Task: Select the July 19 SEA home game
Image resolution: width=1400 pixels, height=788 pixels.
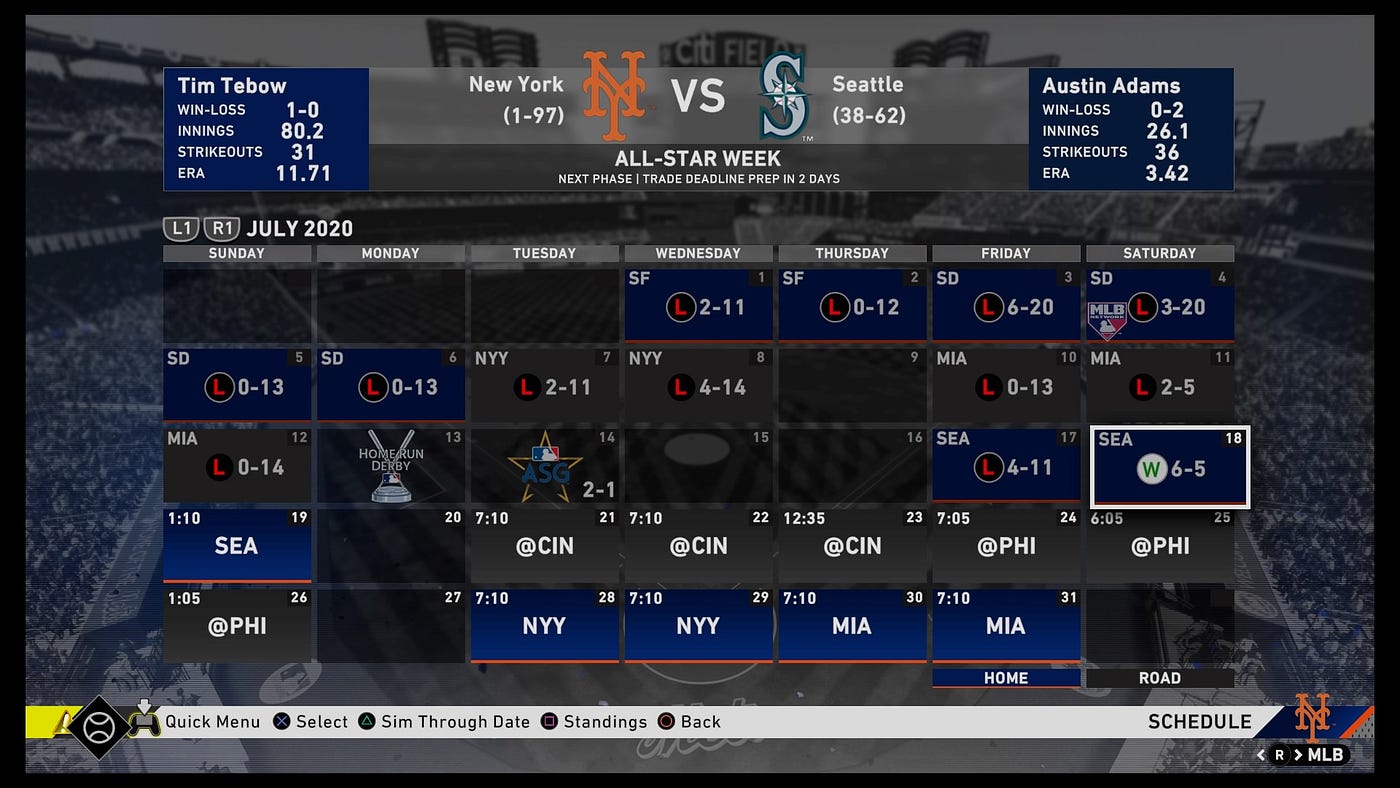Action: [237, 545]
